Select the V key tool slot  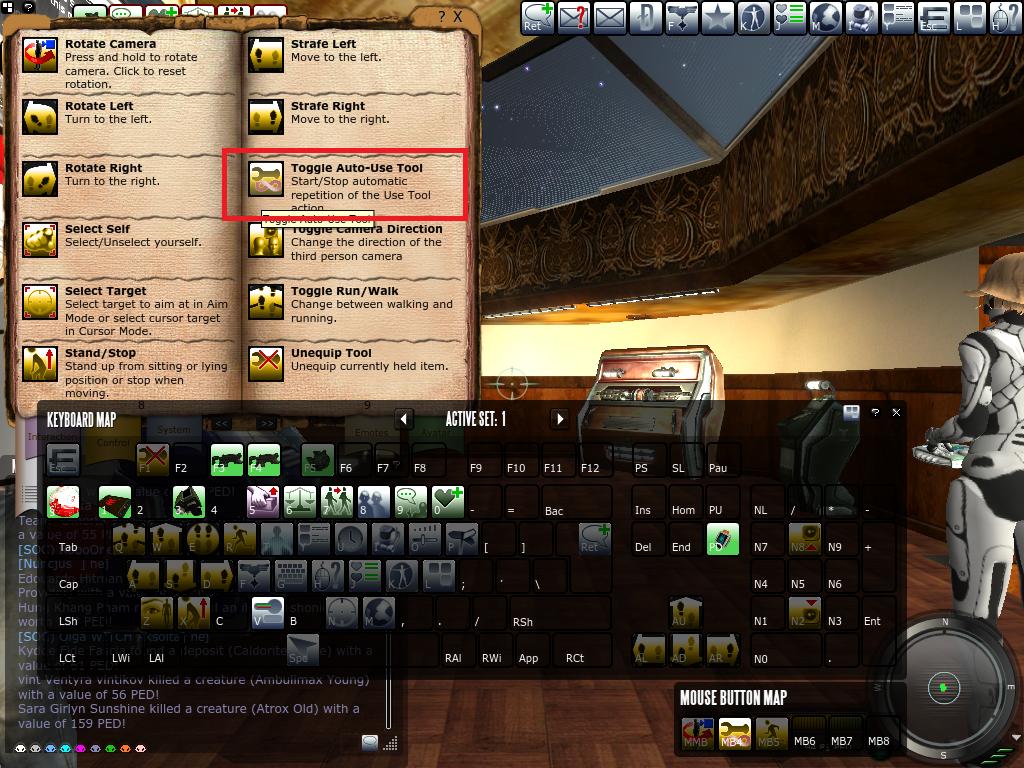point(267,612)
